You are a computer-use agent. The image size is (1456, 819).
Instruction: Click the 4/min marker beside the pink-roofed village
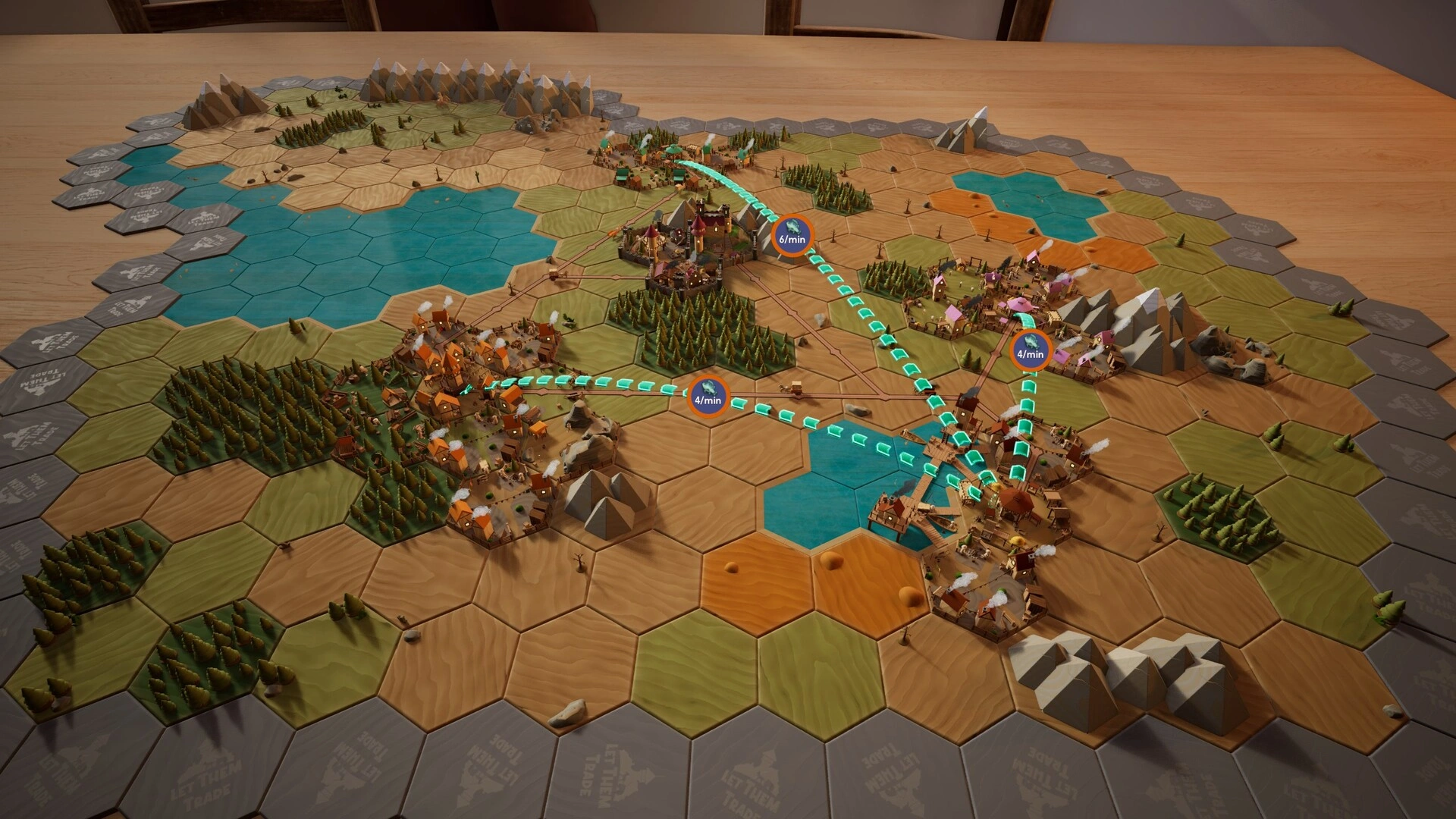click(1030, 350)
